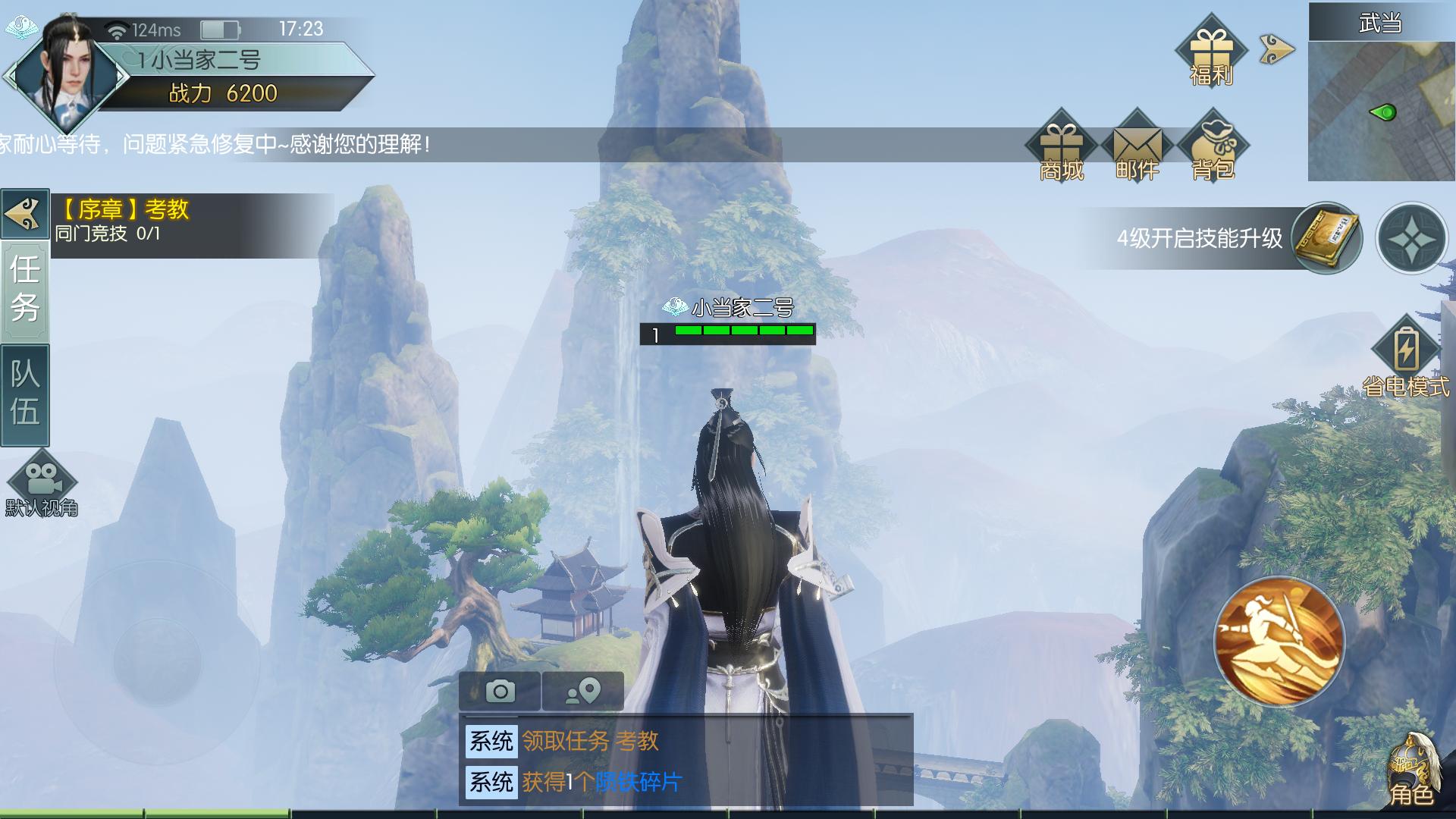Select the 【序章】考教 quest tracker entry
This screenshot has width=1456, height=819.
[190, 221]
